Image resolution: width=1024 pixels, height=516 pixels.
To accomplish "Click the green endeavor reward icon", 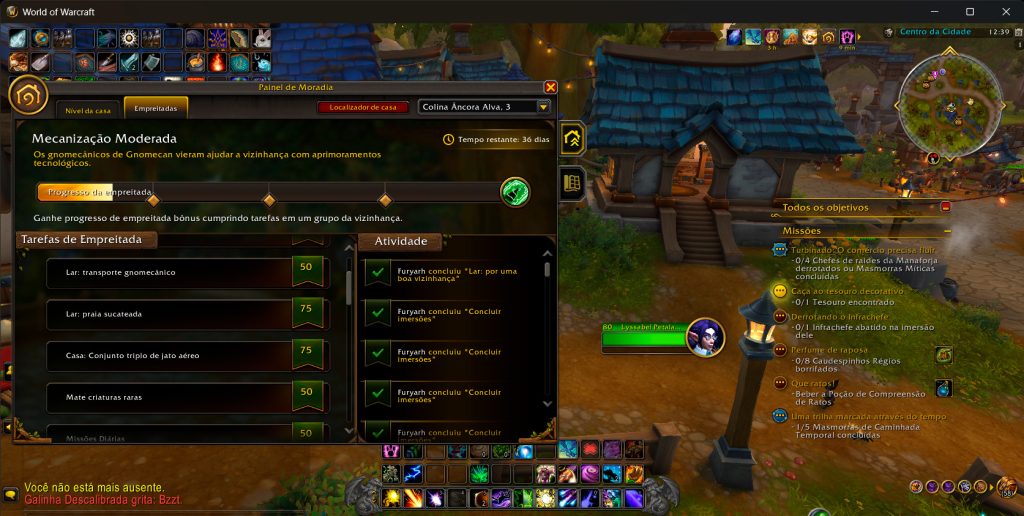I will 515,191.
